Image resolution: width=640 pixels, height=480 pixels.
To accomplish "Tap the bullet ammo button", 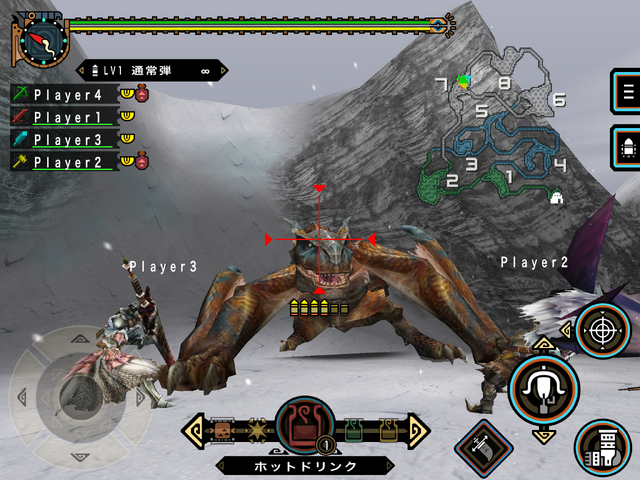I will tap(628, 149).
